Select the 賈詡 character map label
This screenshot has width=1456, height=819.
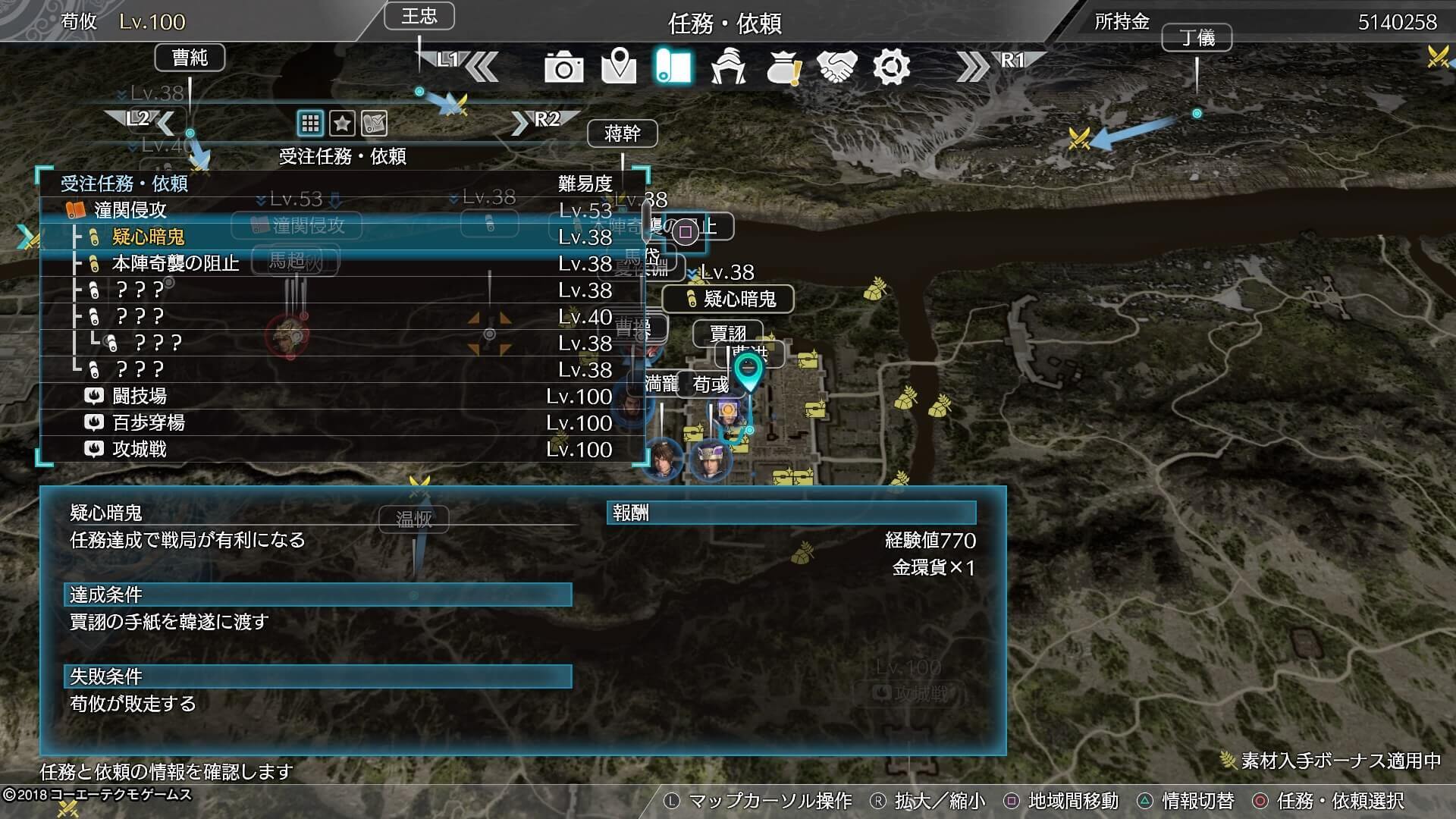point(727,333)
